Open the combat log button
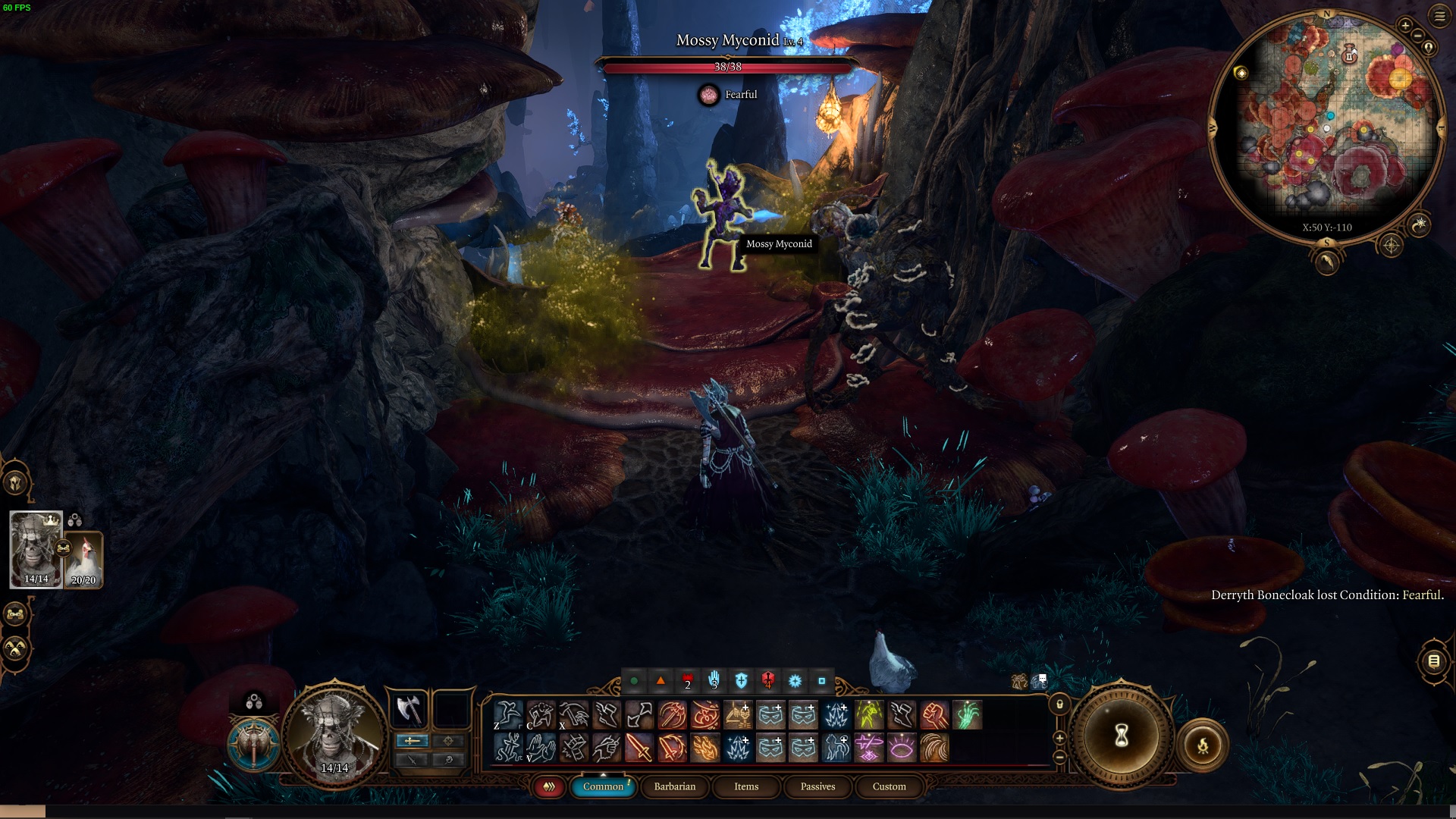 coord(1433,661)
